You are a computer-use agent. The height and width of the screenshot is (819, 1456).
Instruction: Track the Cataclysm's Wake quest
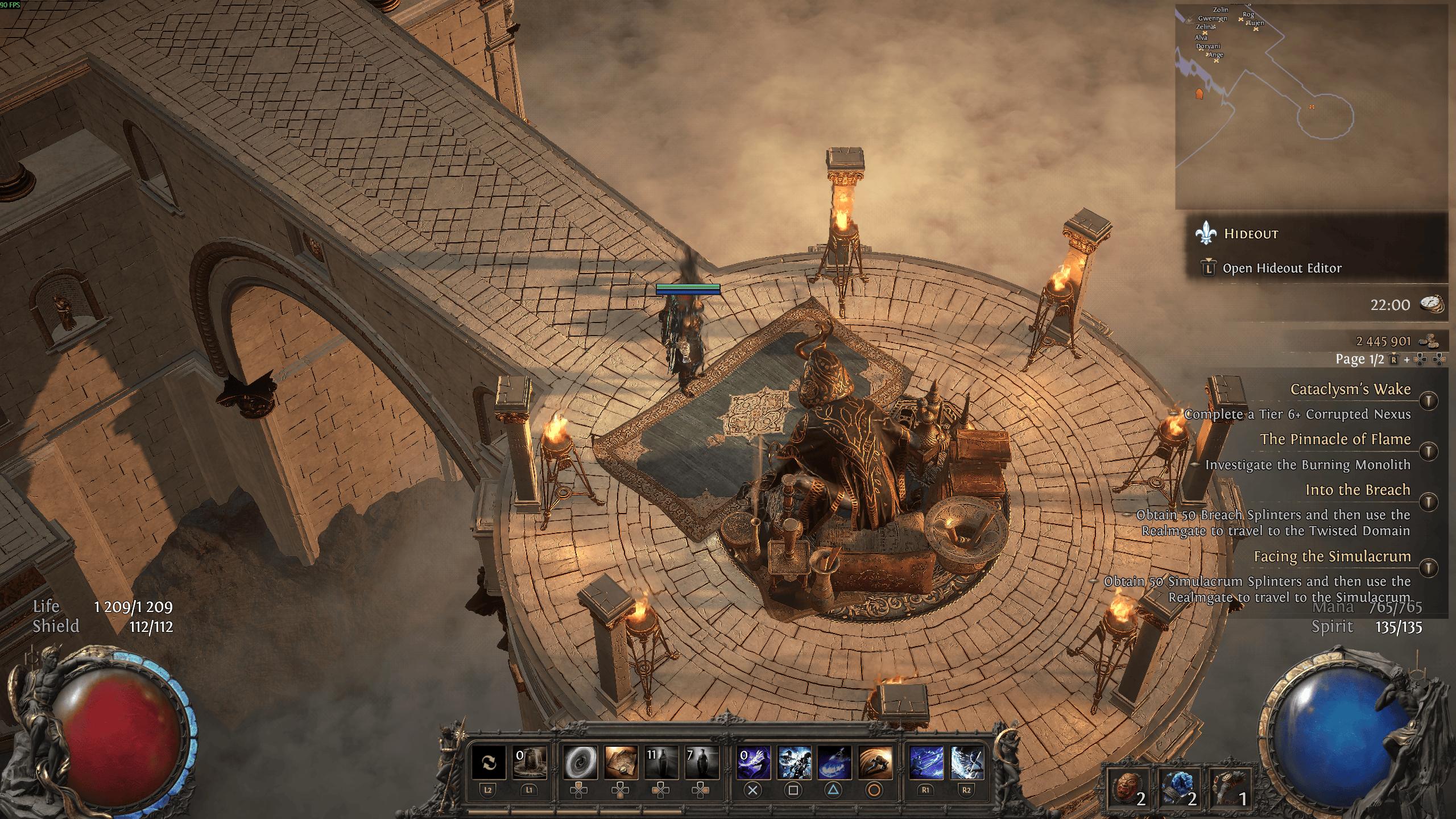[x=1350, y=390]
